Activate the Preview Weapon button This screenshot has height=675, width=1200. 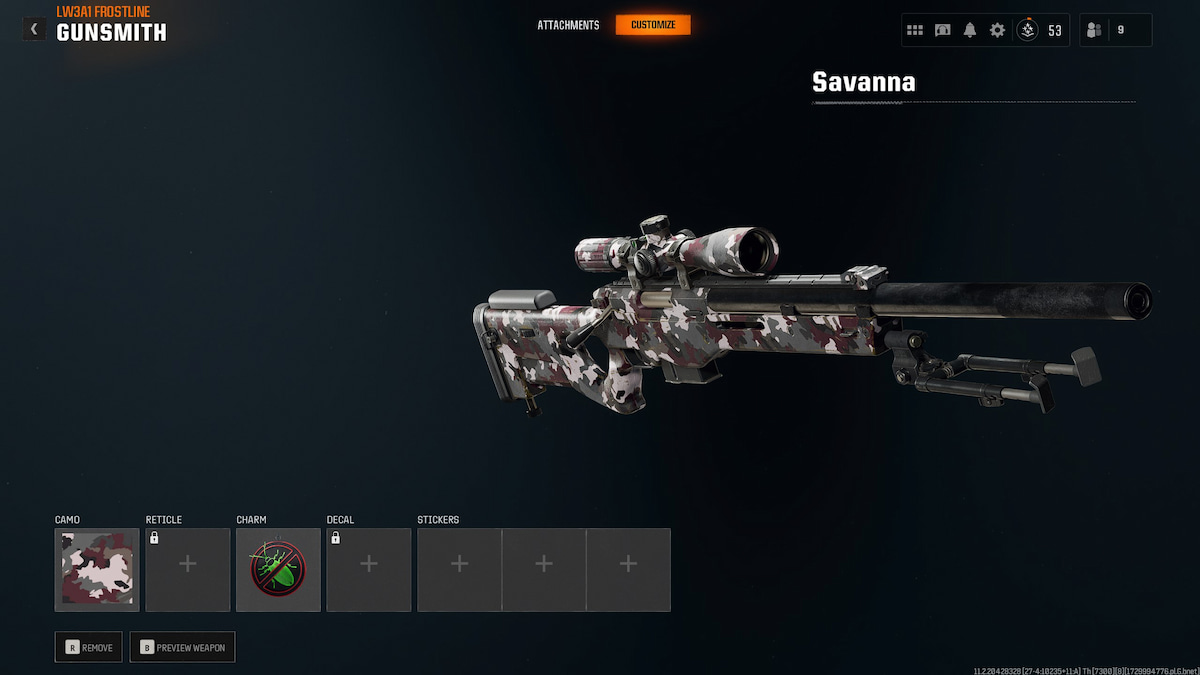click(182, 647)
